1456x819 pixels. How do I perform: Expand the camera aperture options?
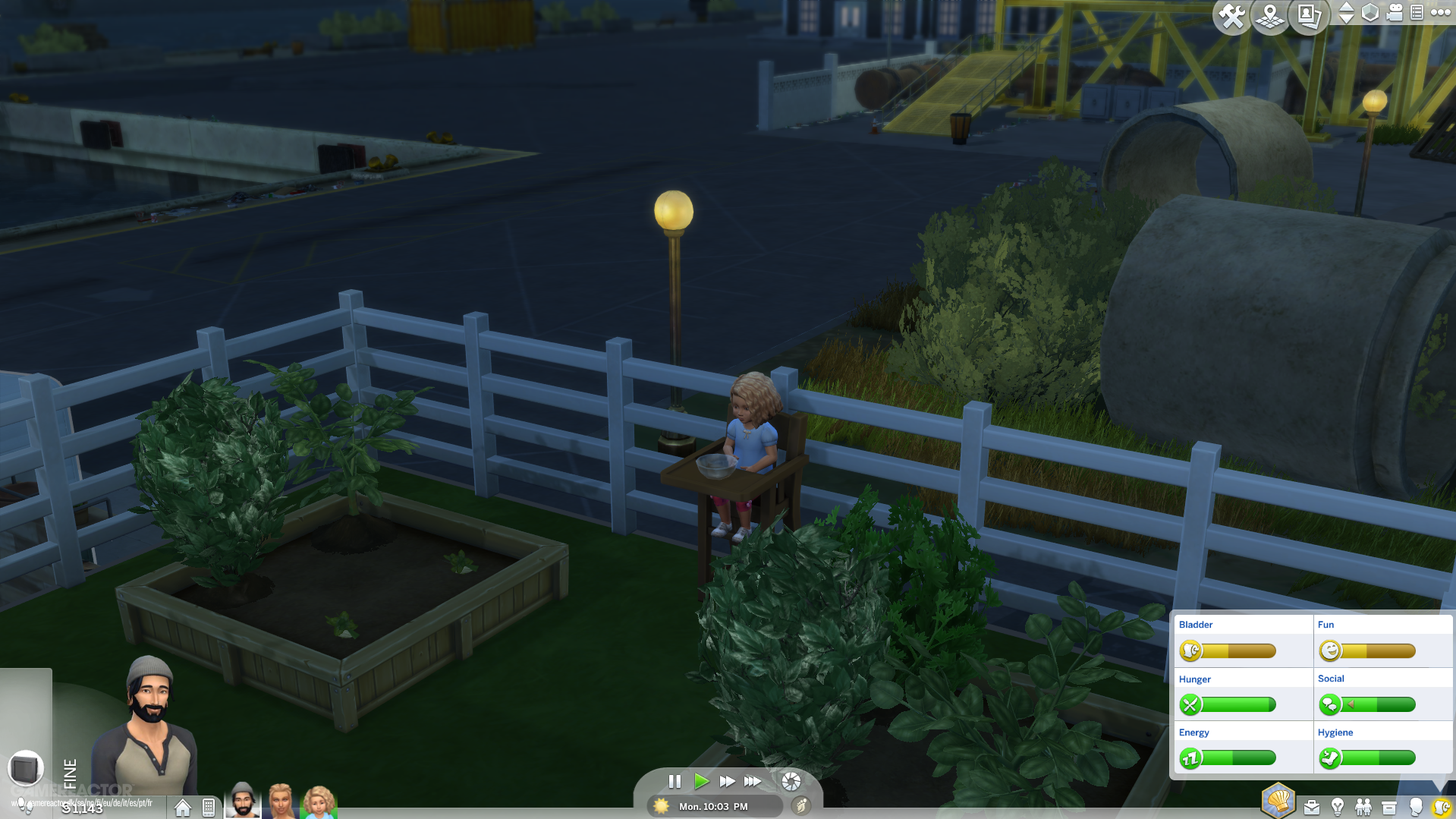tap(791, 781)
